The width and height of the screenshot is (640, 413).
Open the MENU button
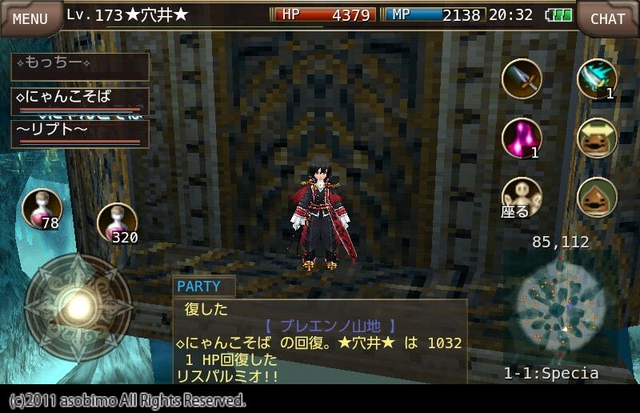pyautogui.click(x=29, y=17)
